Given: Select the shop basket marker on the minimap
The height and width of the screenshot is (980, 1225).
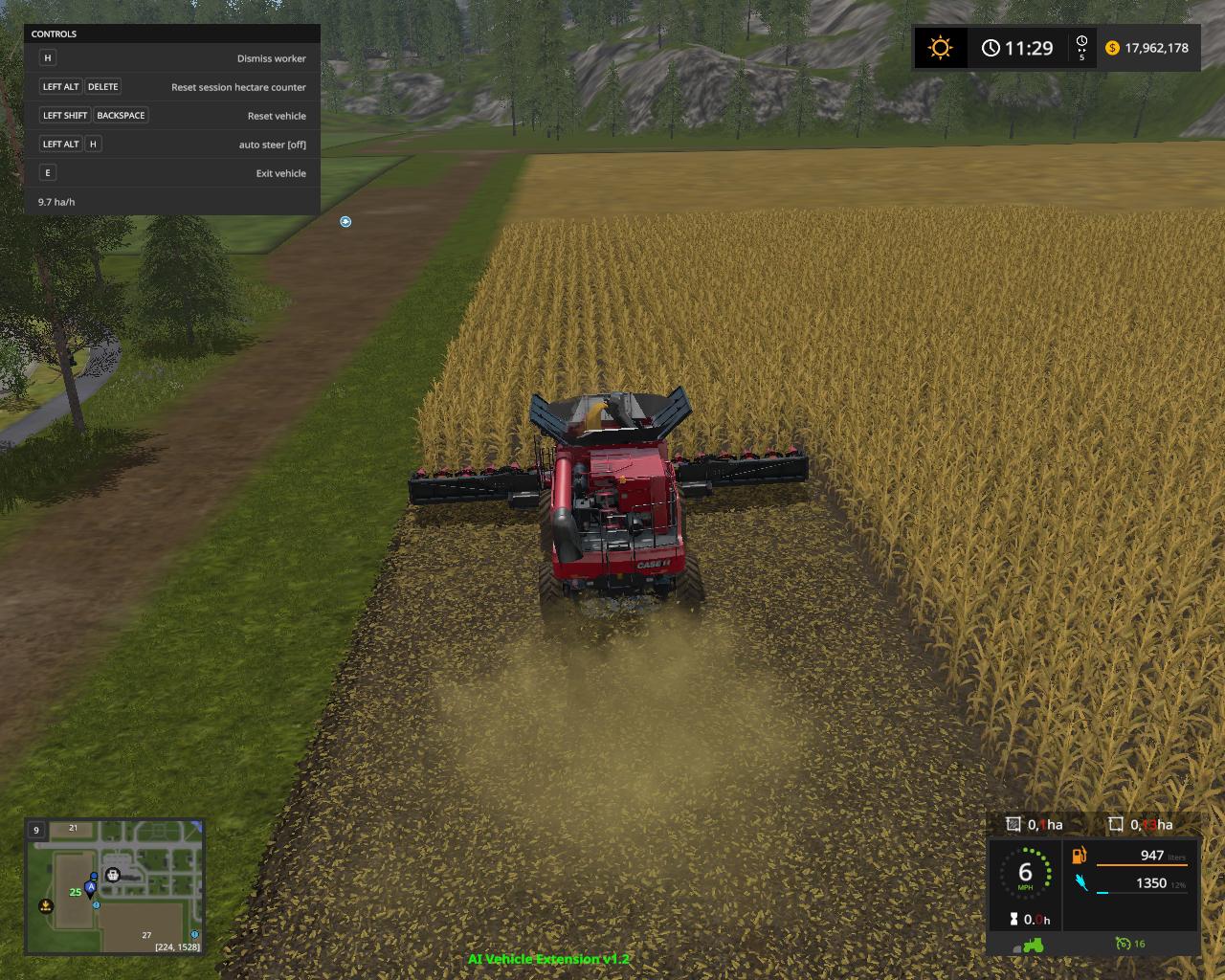Looking at the screenshot, I should click(113, 874).
